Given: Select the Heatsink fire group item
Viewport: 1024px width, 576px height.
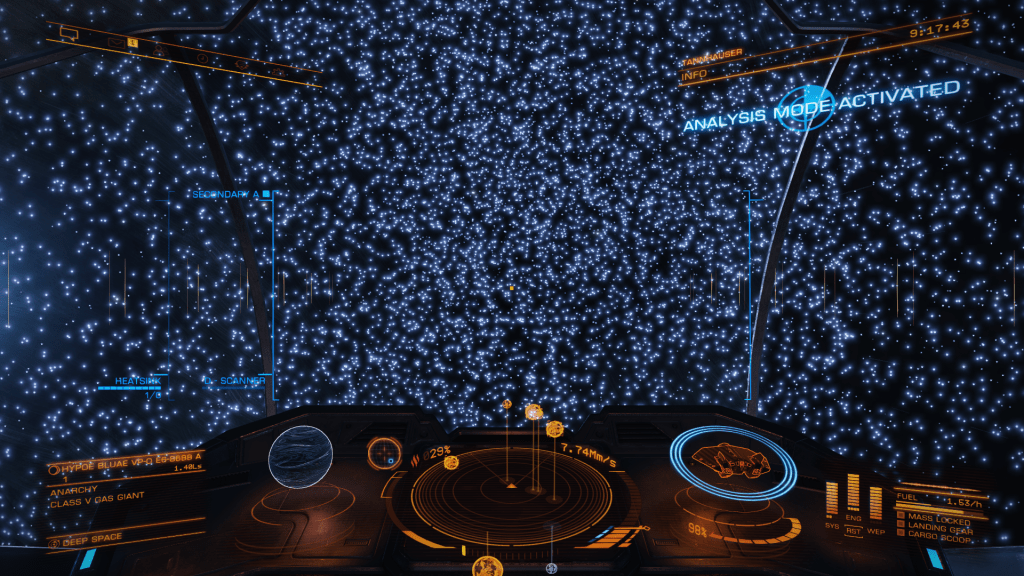Looking at the screenshot, I should click(138, 381).
